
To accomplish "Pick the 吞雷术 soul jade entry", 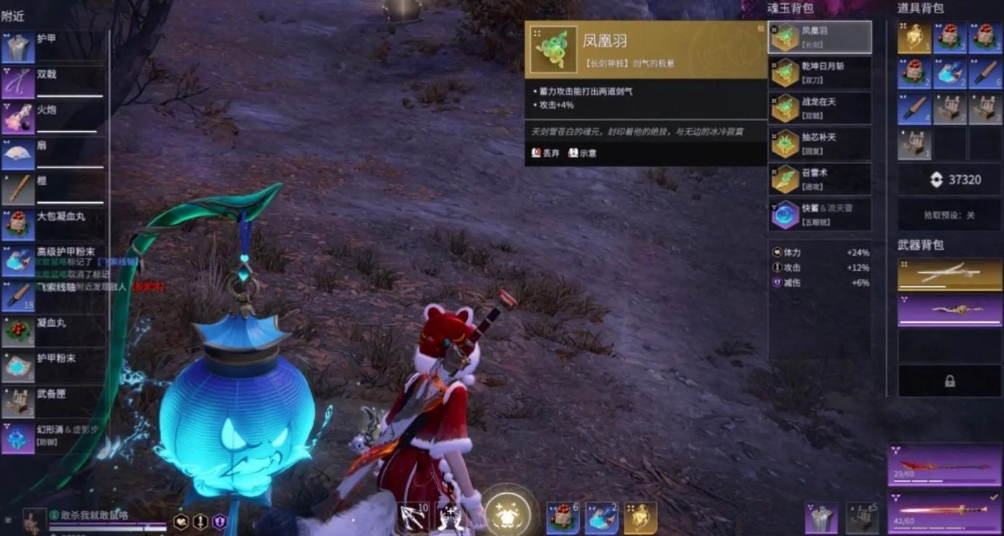I will point(819,178).
